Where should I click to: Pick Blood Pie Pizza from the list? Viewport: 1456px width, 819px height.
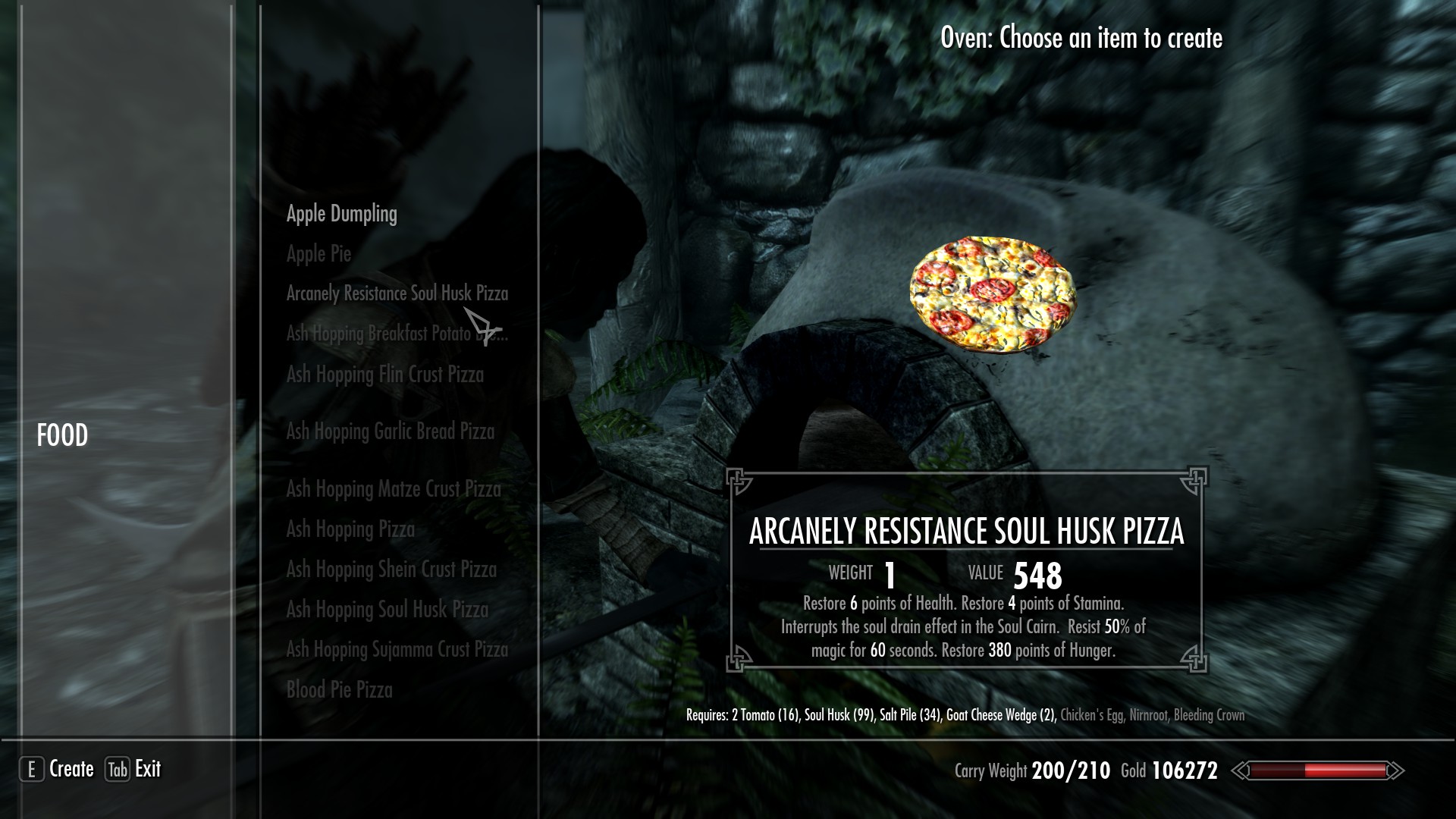339,690
